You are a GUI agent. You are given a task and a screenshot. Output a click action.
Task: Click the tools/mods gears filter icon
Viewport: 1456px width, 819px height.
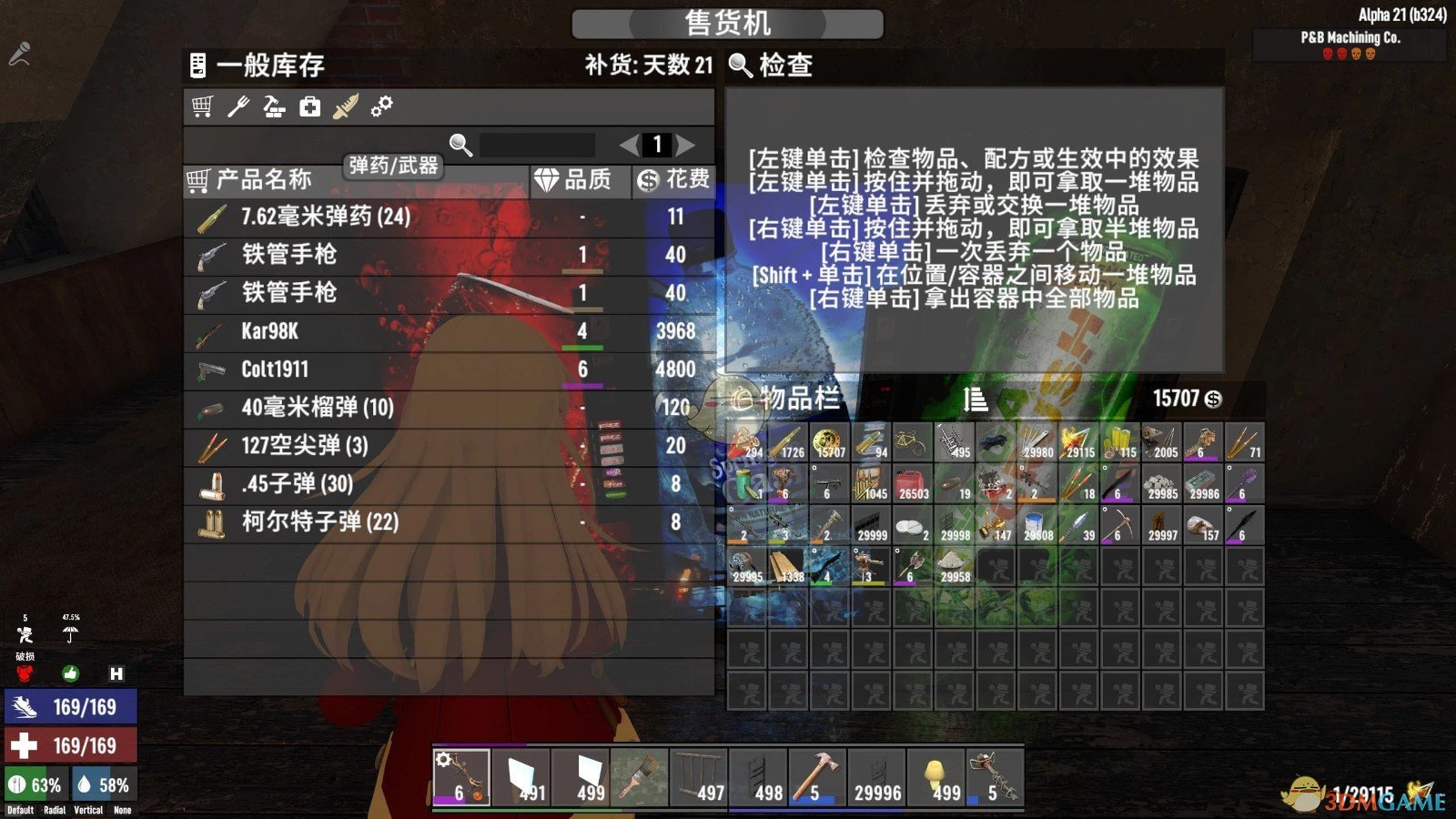pos(382,107)
